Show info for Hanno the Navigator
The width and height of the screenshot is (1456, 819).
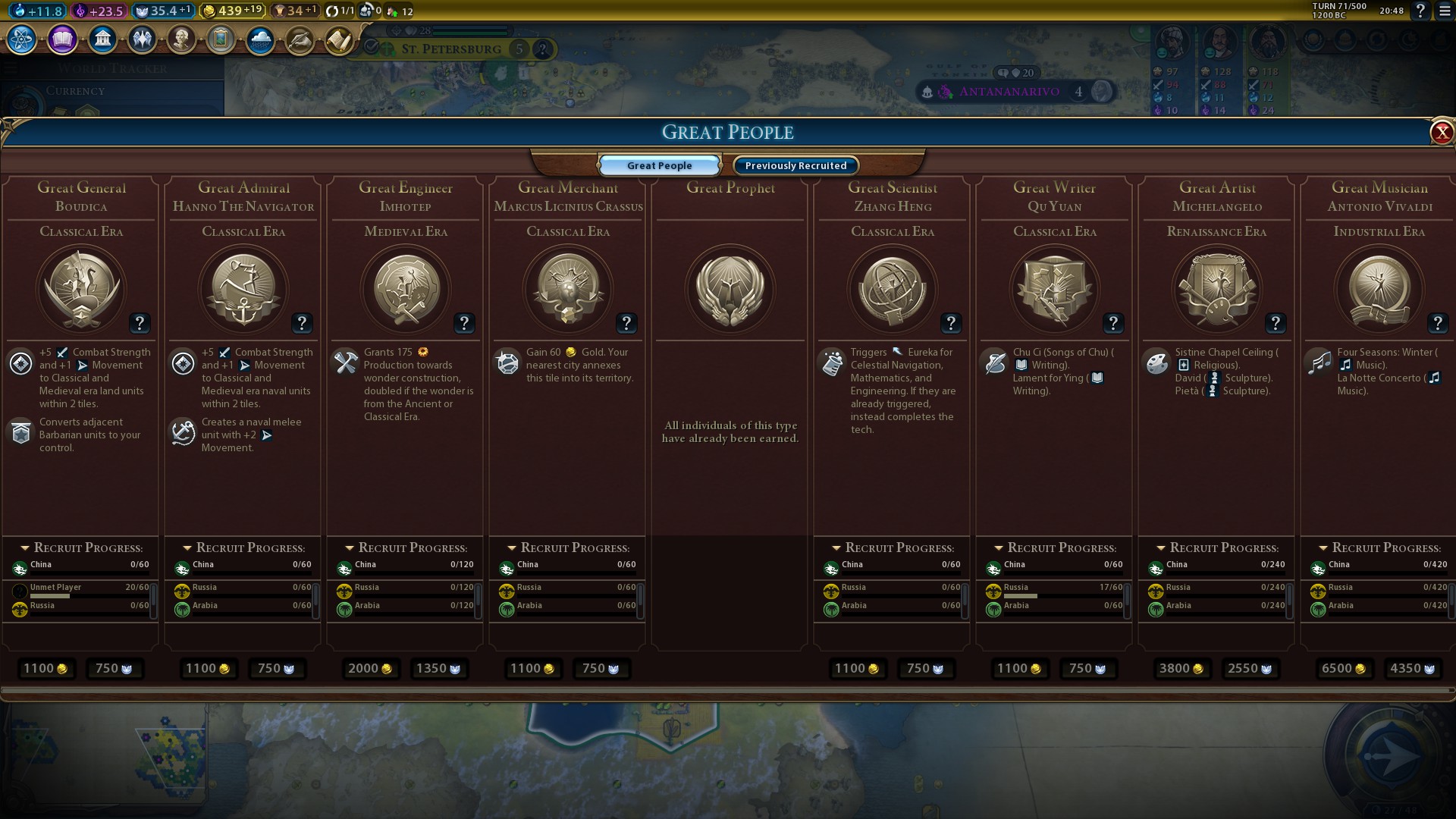tap(301, 324)
